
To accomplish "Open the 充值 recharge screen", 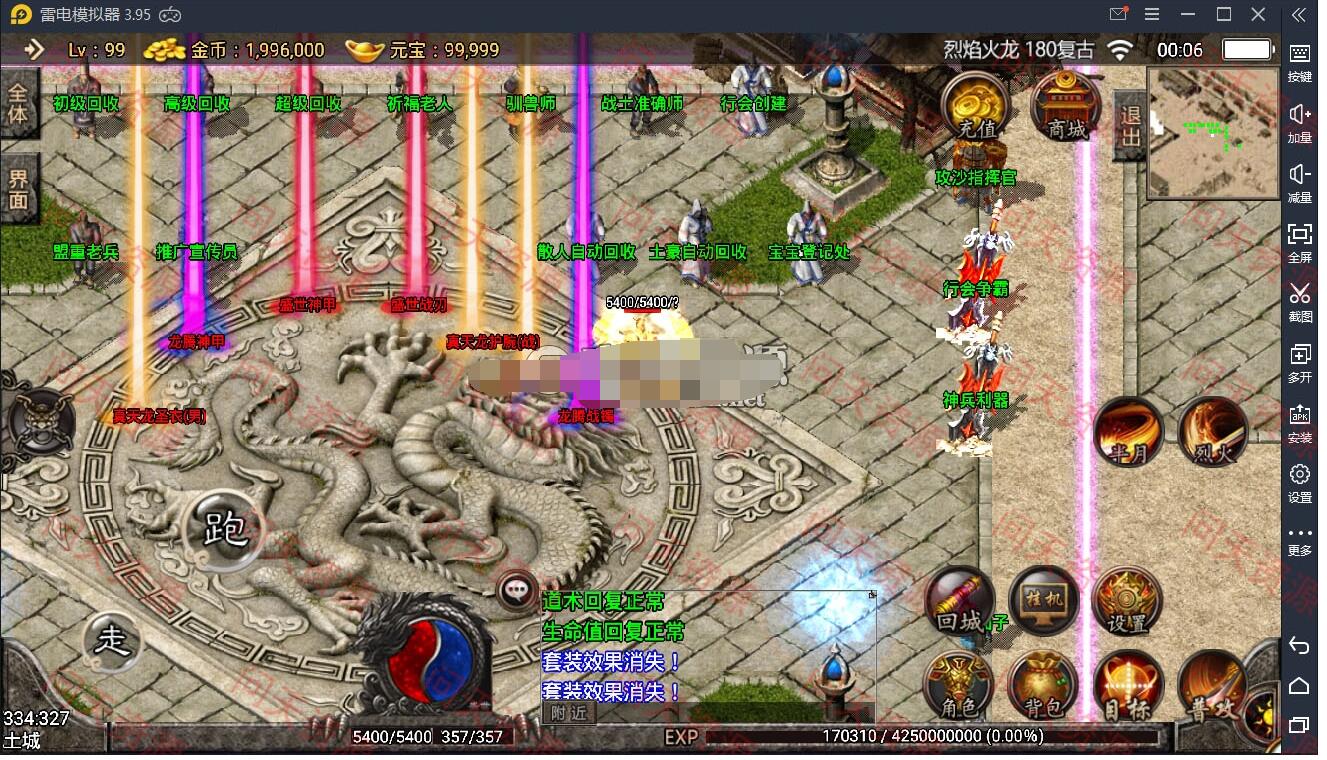I will pos(977,106).
